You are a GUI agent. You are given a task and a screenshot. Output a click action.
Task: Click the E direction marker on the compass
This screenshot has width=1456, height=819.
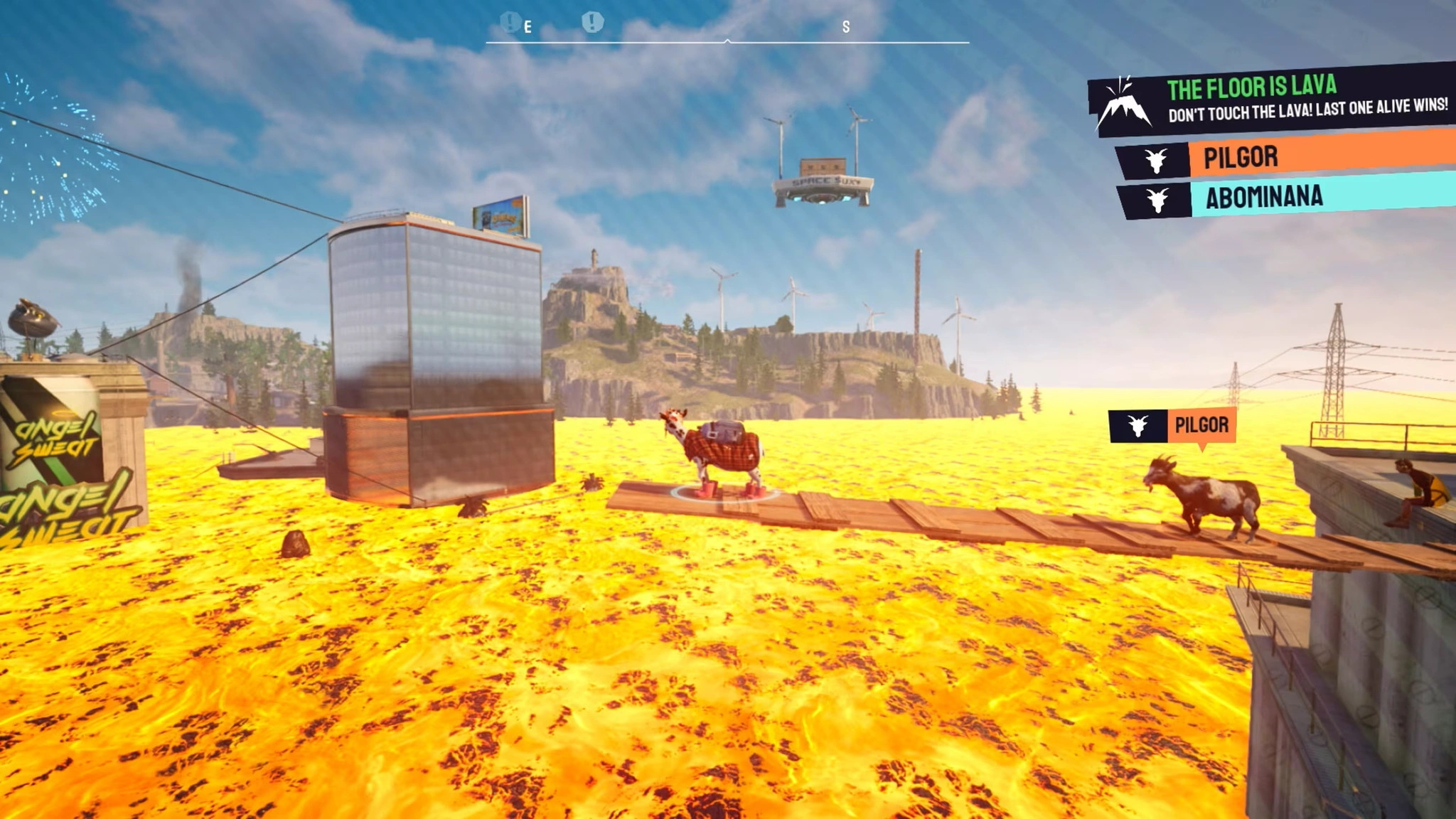[527, 26]
